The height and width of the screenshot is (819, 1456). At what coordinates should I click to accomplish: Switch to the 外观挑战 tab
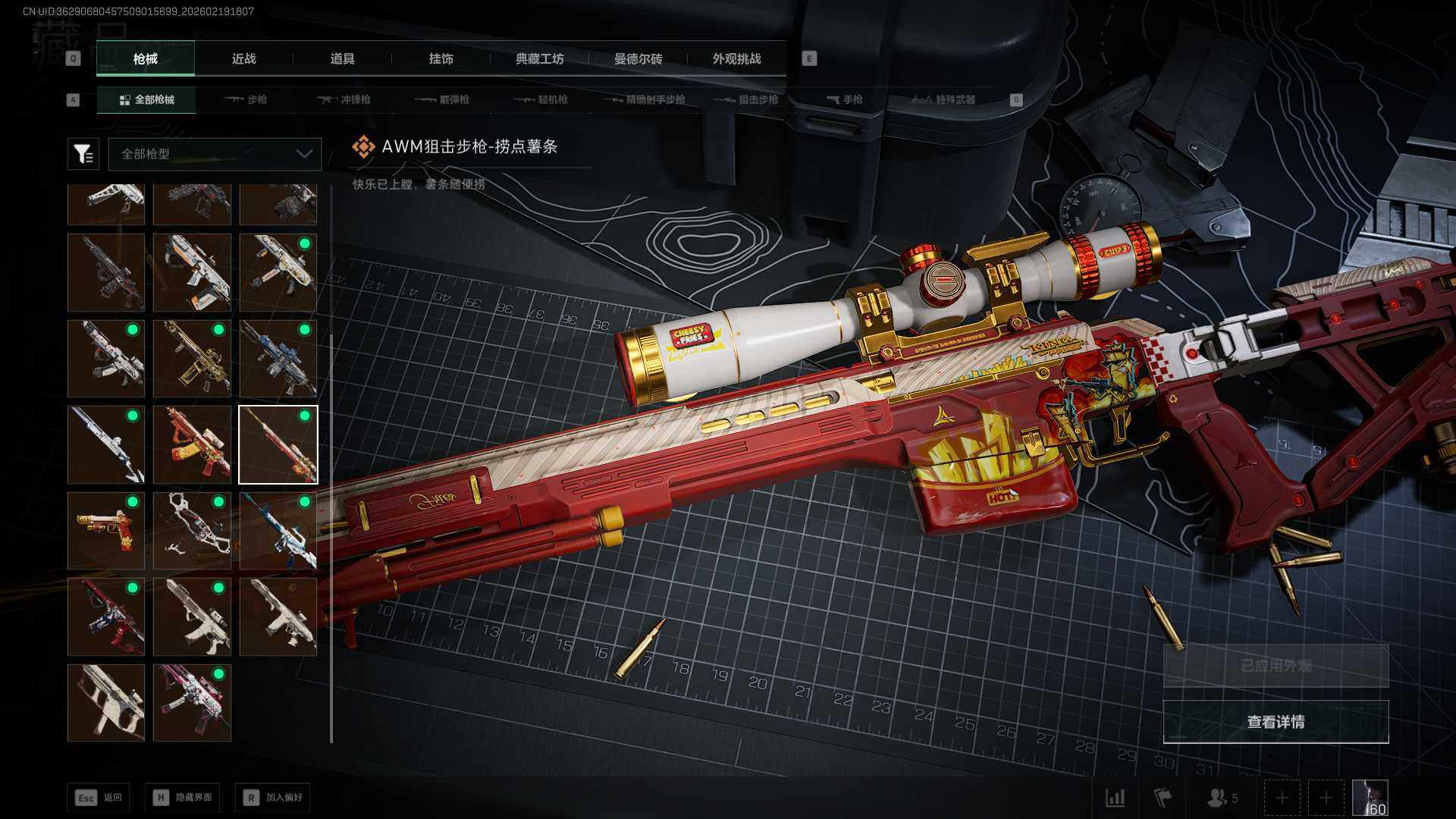(736, 58)
